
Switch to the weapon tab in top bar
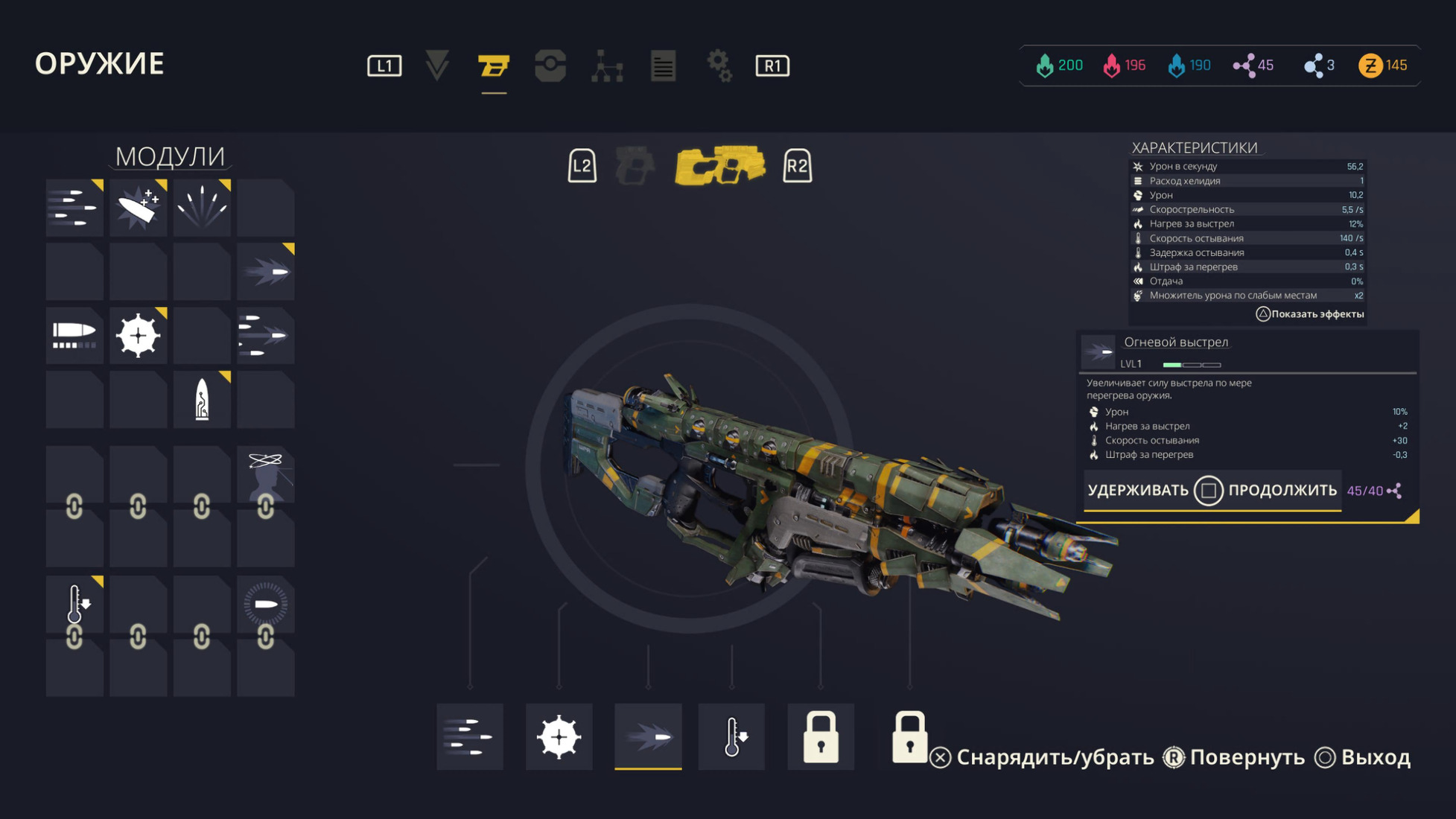point(493,66)
